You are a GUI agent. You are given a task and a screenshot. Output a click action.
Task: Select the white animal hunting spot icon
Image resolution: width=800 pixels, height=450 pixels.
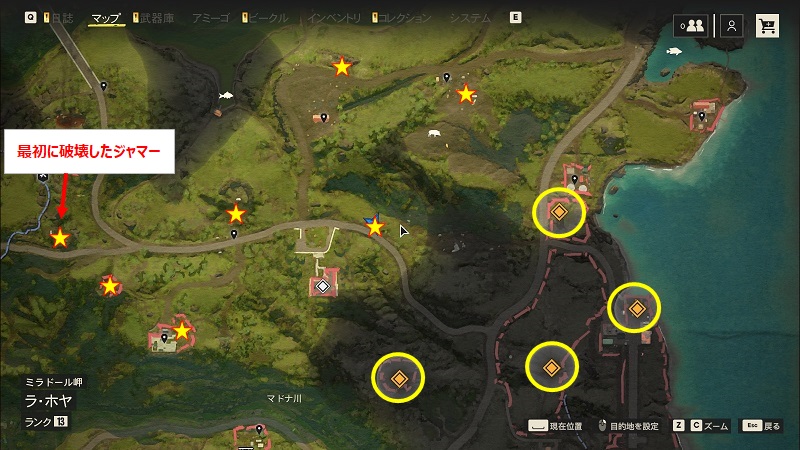[433, 133]
